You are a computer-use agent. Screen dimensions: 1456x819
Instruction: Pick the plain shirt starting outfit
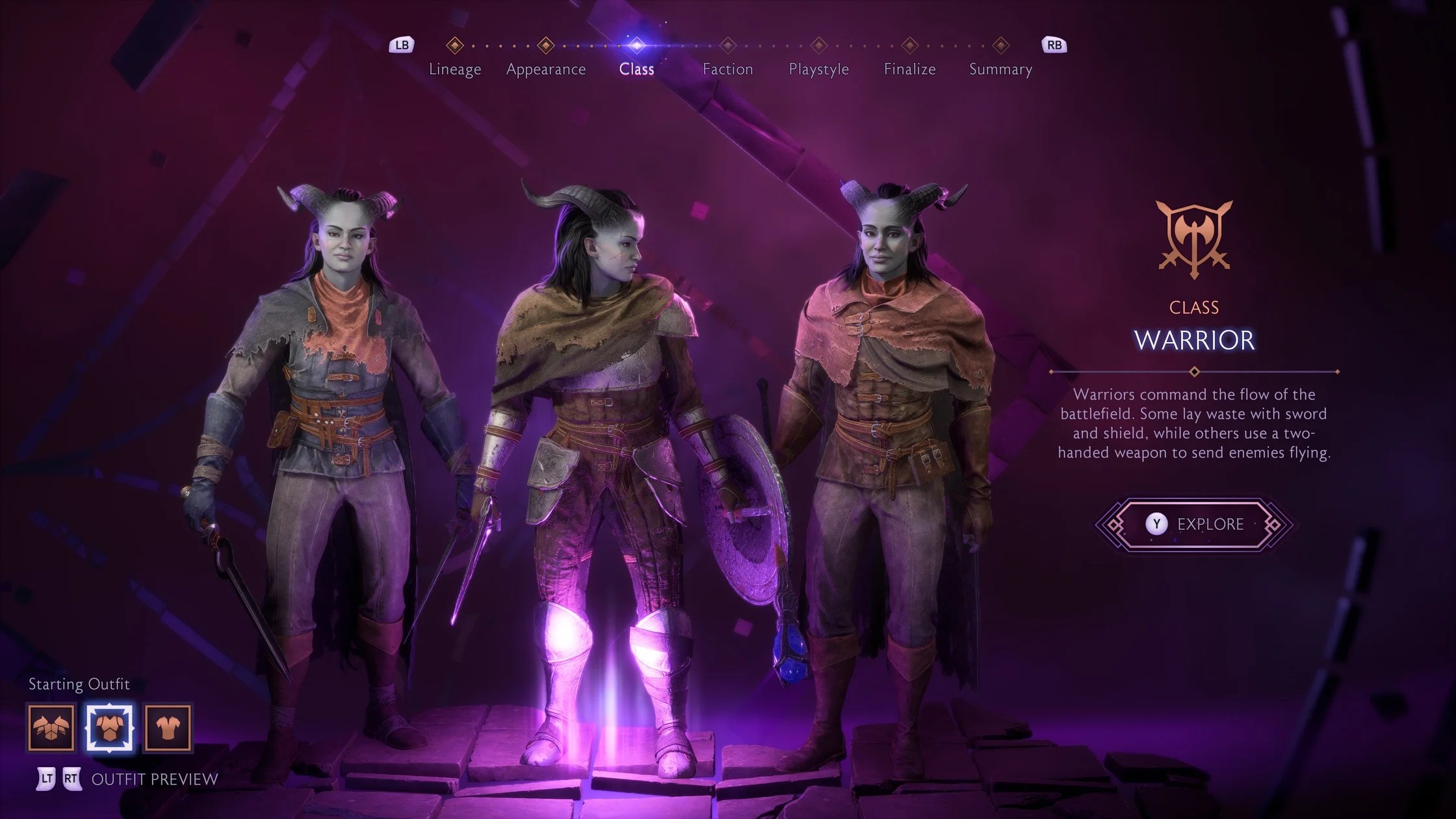pos(168,727)
